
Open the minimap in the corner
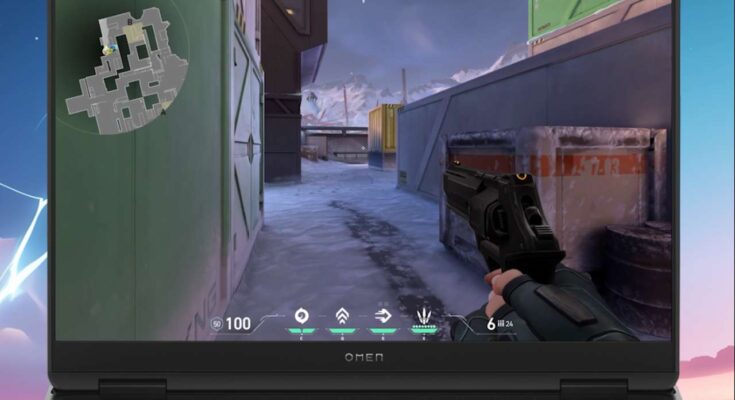[120, 72]
